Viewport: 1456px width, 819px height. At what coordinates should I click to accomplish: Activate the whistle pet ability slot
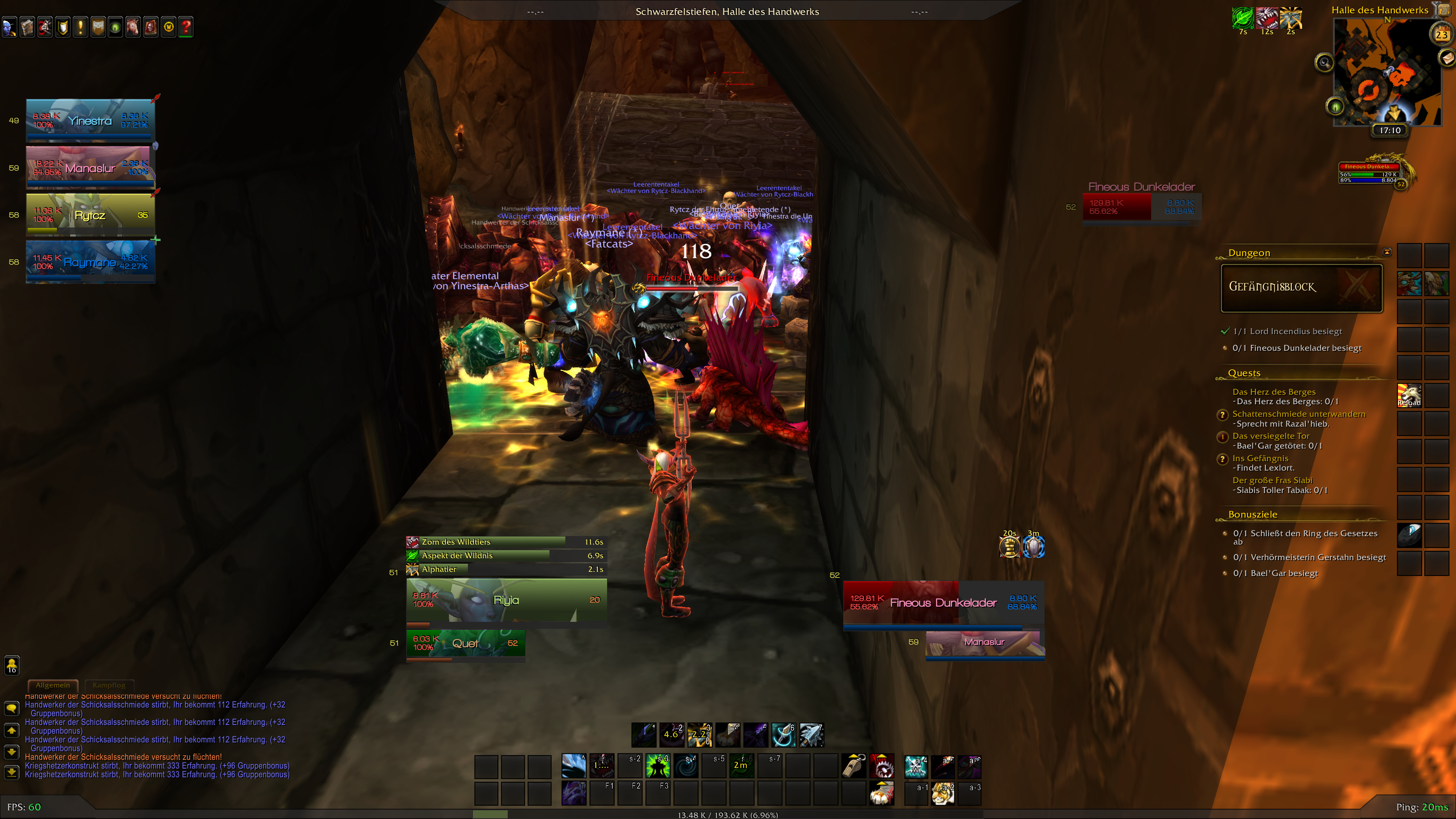854,766
